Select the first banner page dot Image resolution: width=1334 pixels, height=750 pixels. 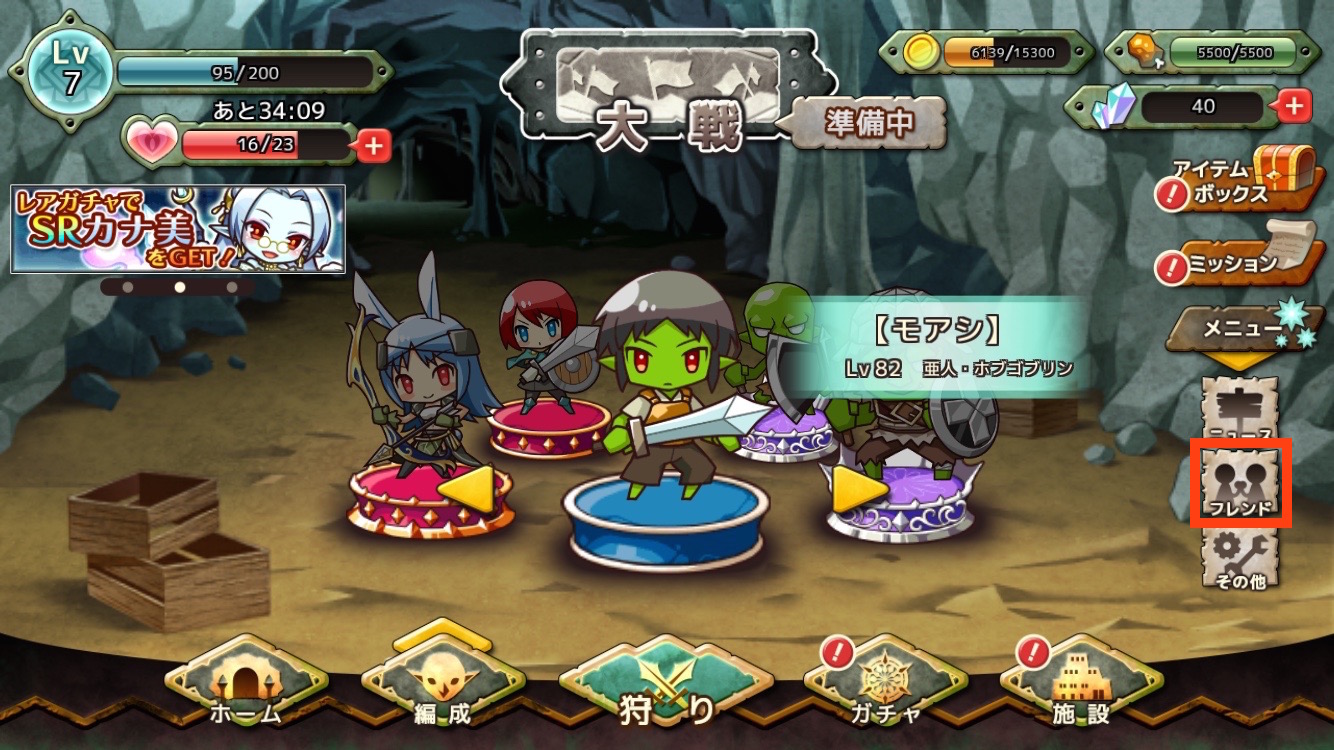click(x=127, y=286)
